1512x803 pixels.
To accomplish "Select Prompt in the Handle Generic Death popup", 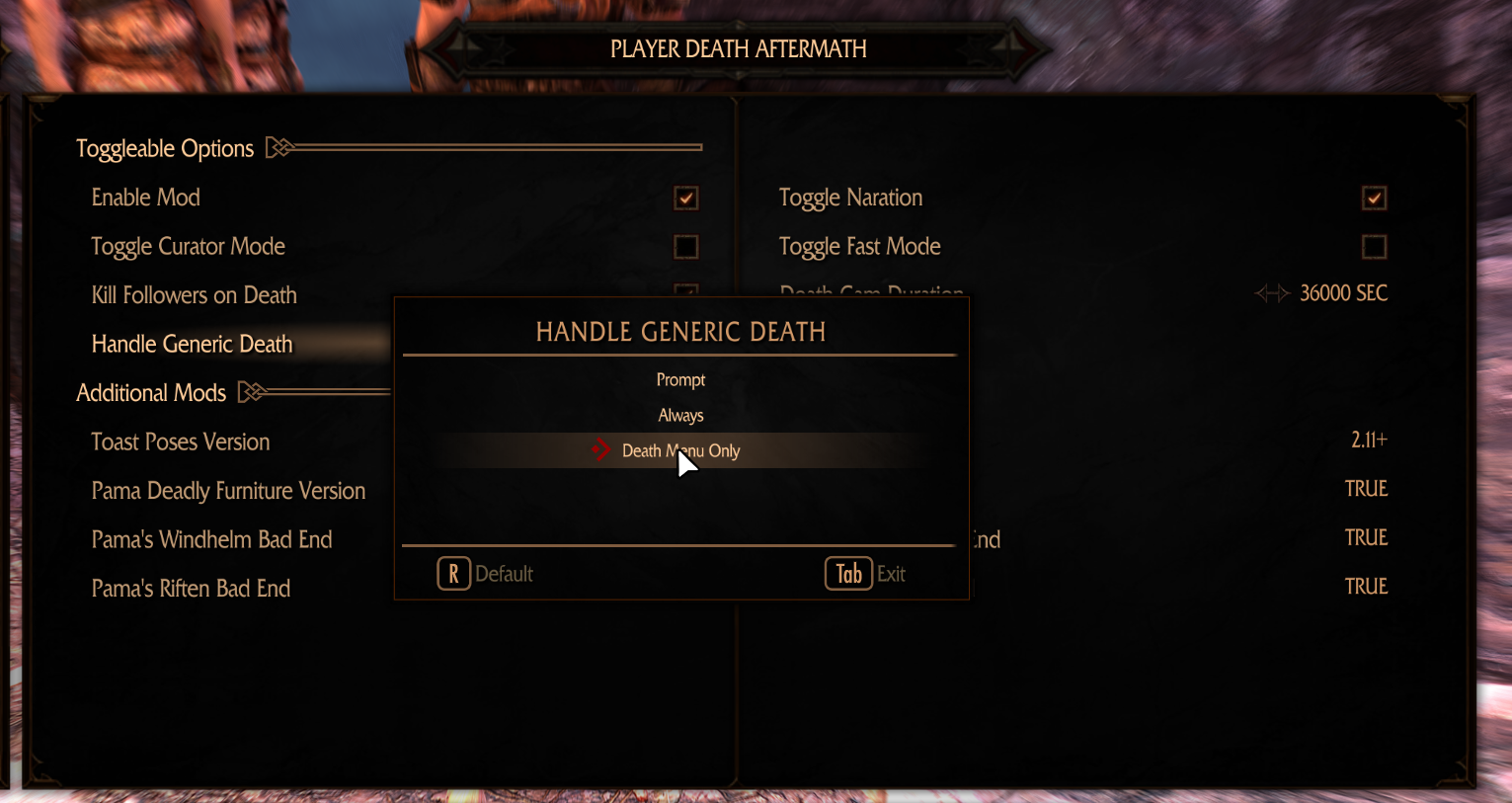I will 680,379.
